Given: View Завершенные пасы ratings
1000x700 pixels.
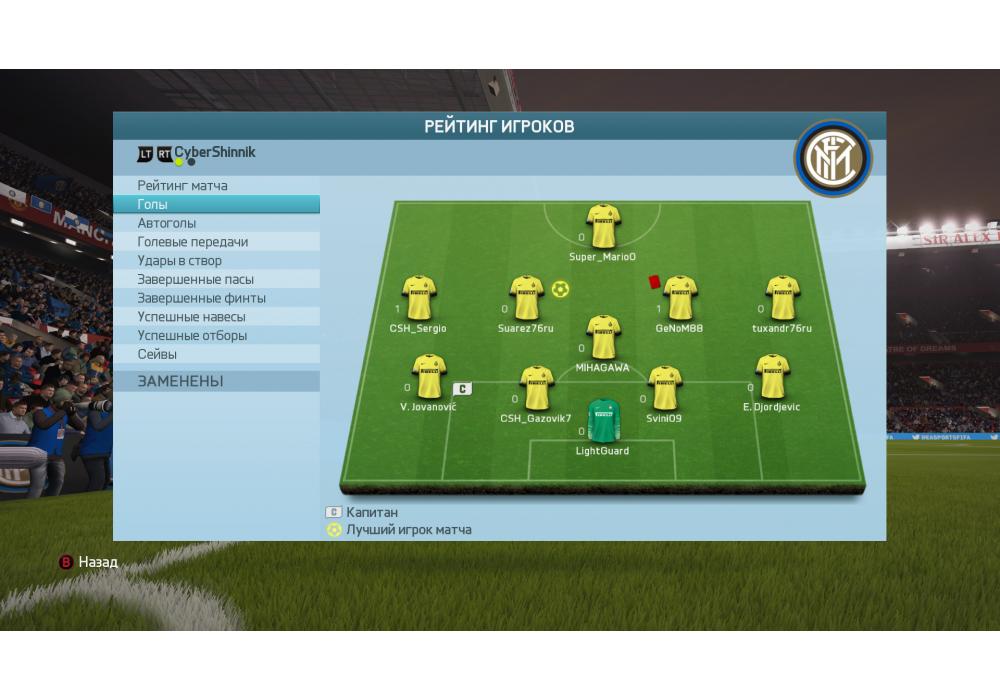Looking at the screenshot, I should (x=196, y=280).
